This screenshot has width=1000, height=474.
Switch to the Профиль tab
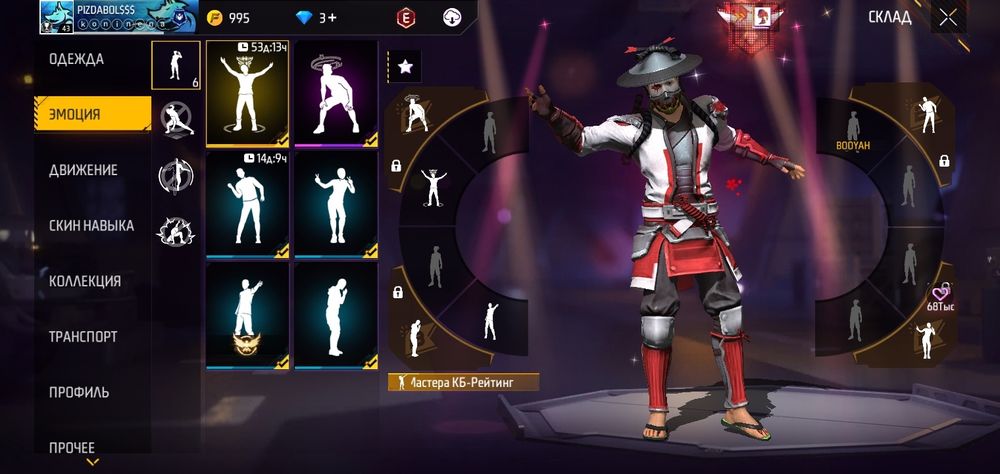(x=79, y=392)
